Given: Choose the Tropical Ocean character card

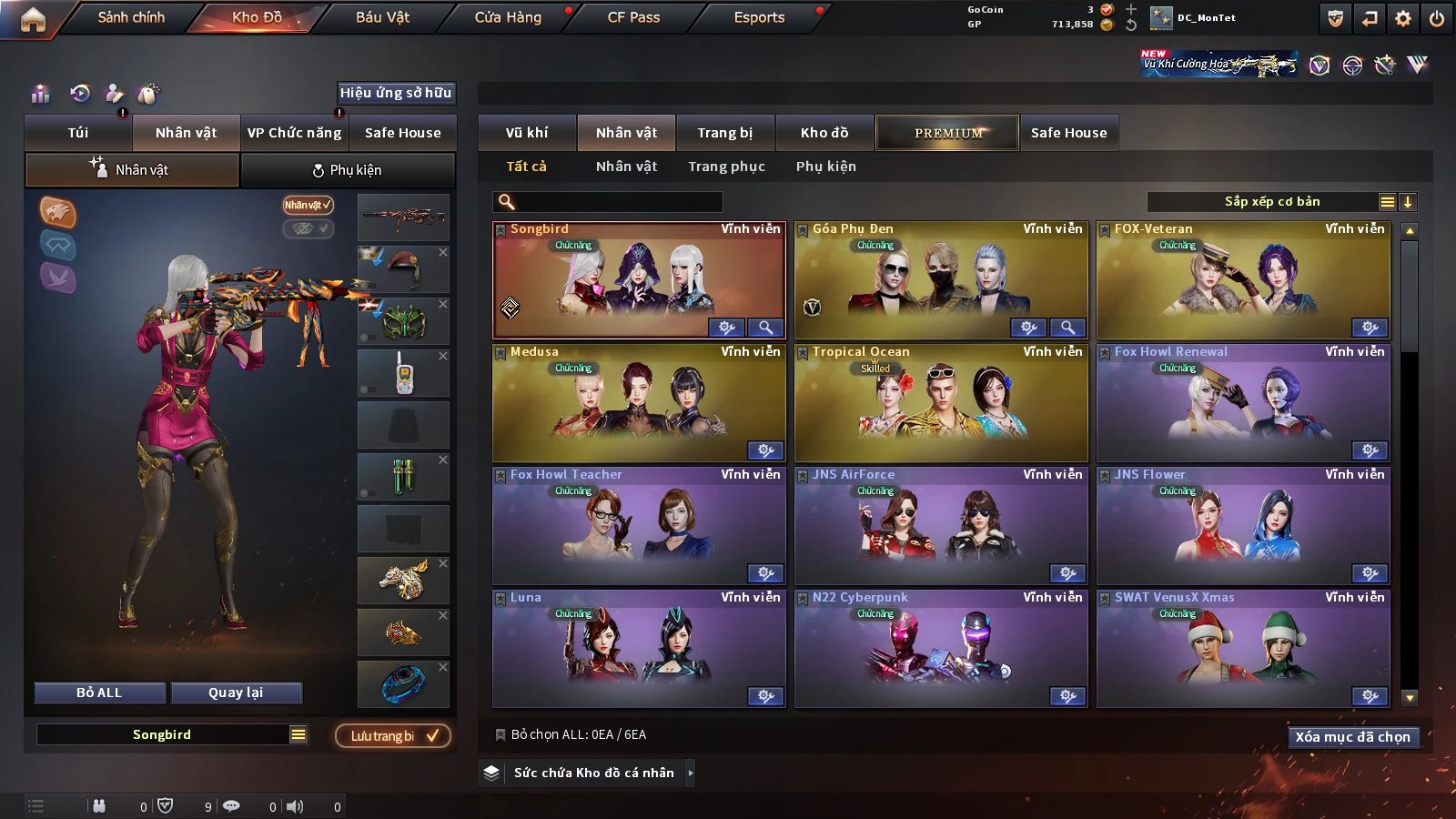Looking at the screenshot, I should coord(941,402).
